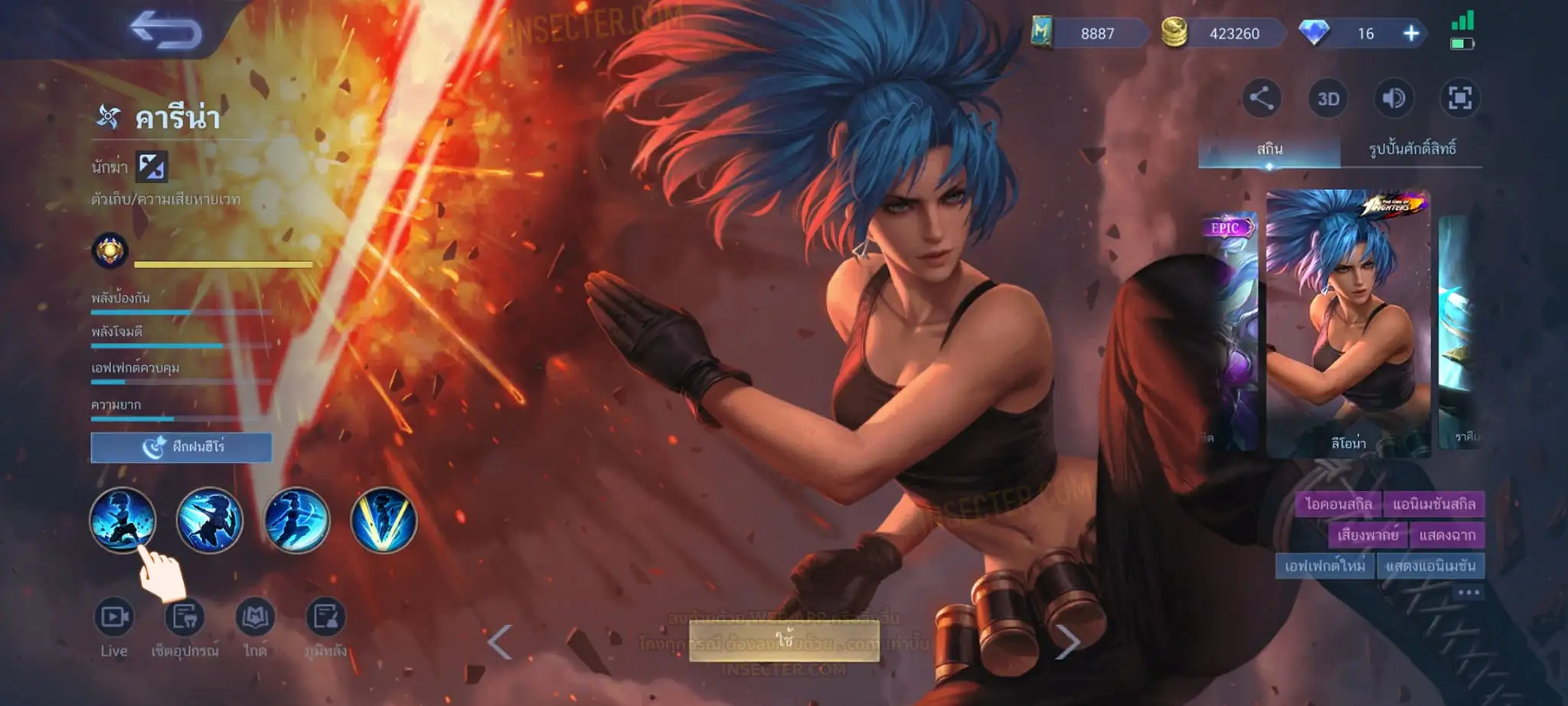View the first skill icon

pos(122,521)
